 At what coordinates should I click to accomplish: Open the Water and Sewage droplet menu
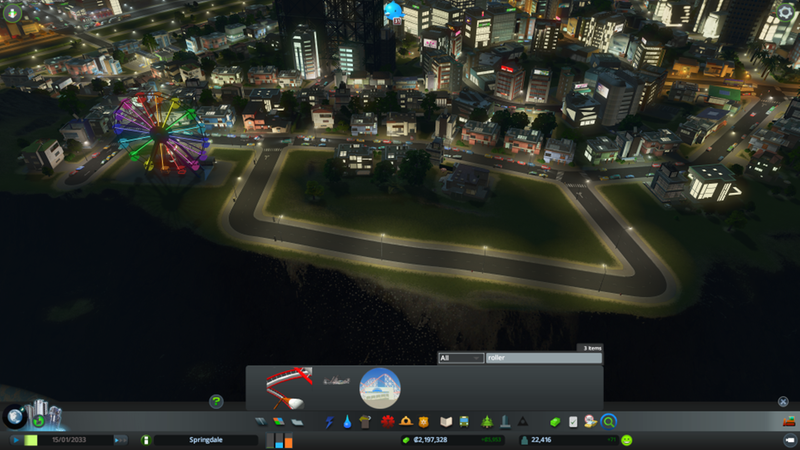(x=346, y=422)
